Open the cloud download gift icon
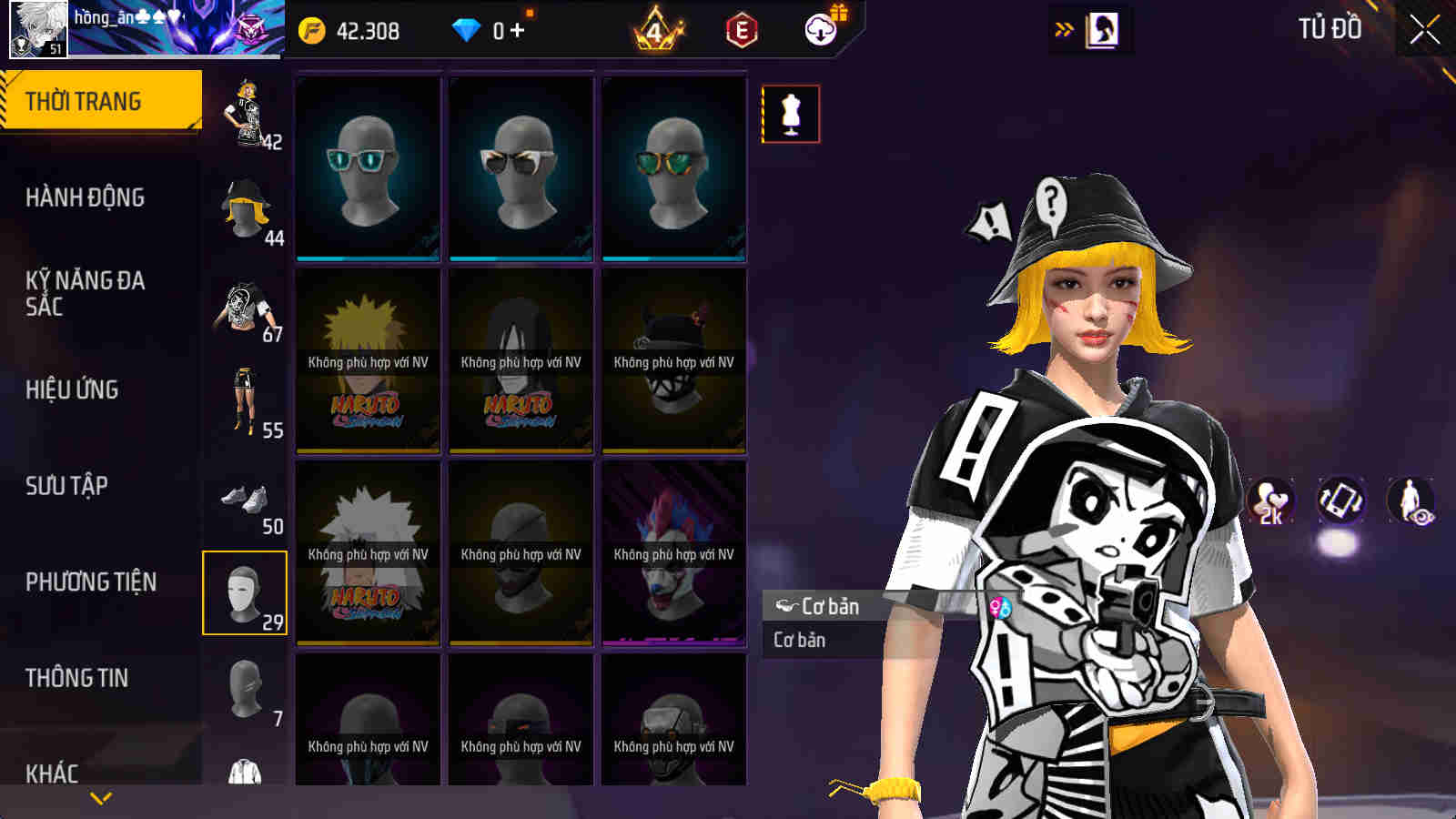Image resolution: width=1456 pixels, height=819 pixels. tap(820, 29)
